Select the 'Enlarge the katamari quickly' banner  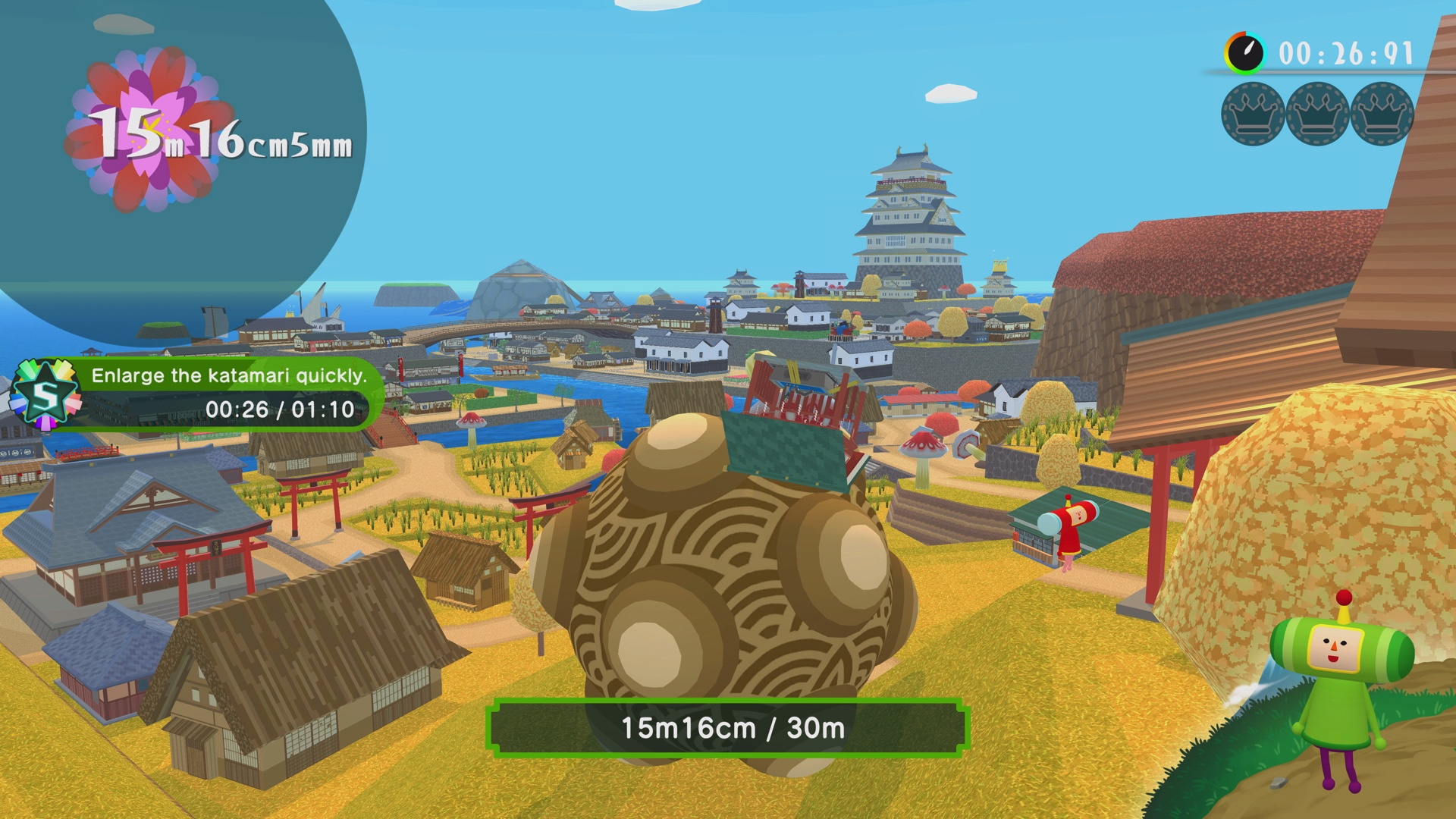[x=229, y=375]
